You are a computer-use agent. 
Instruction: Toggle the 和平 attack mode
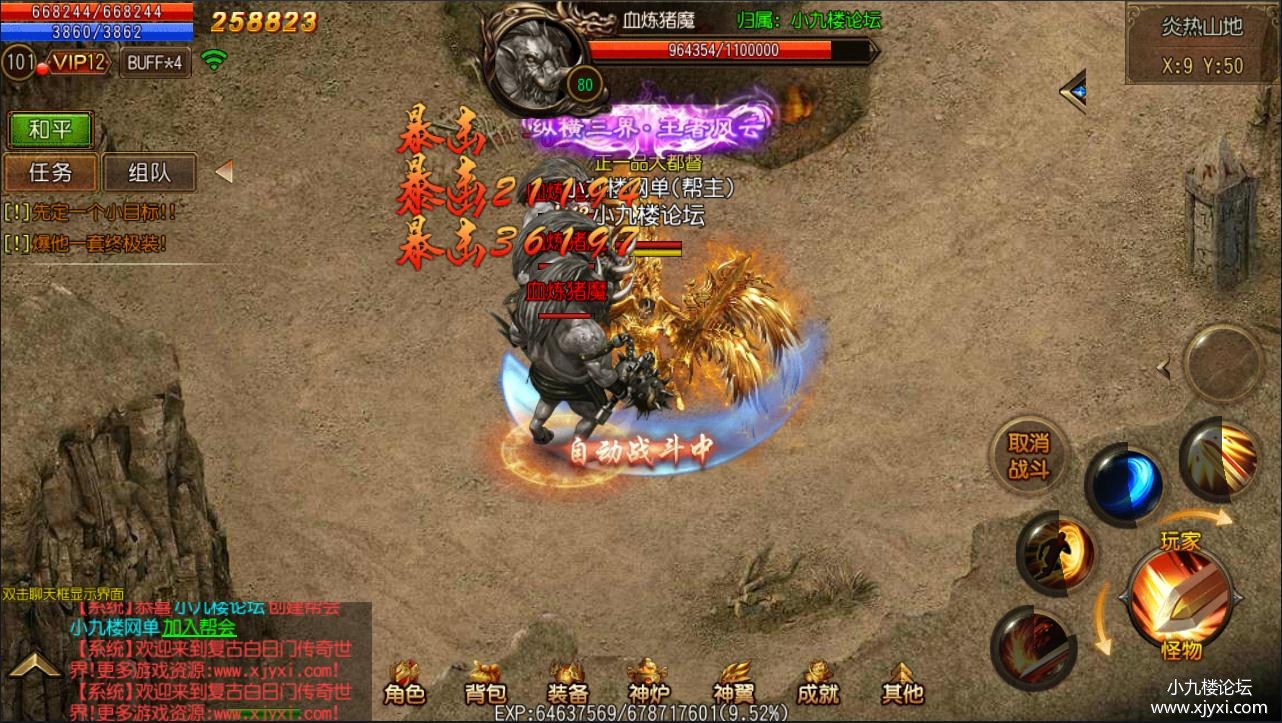(50, 130)
